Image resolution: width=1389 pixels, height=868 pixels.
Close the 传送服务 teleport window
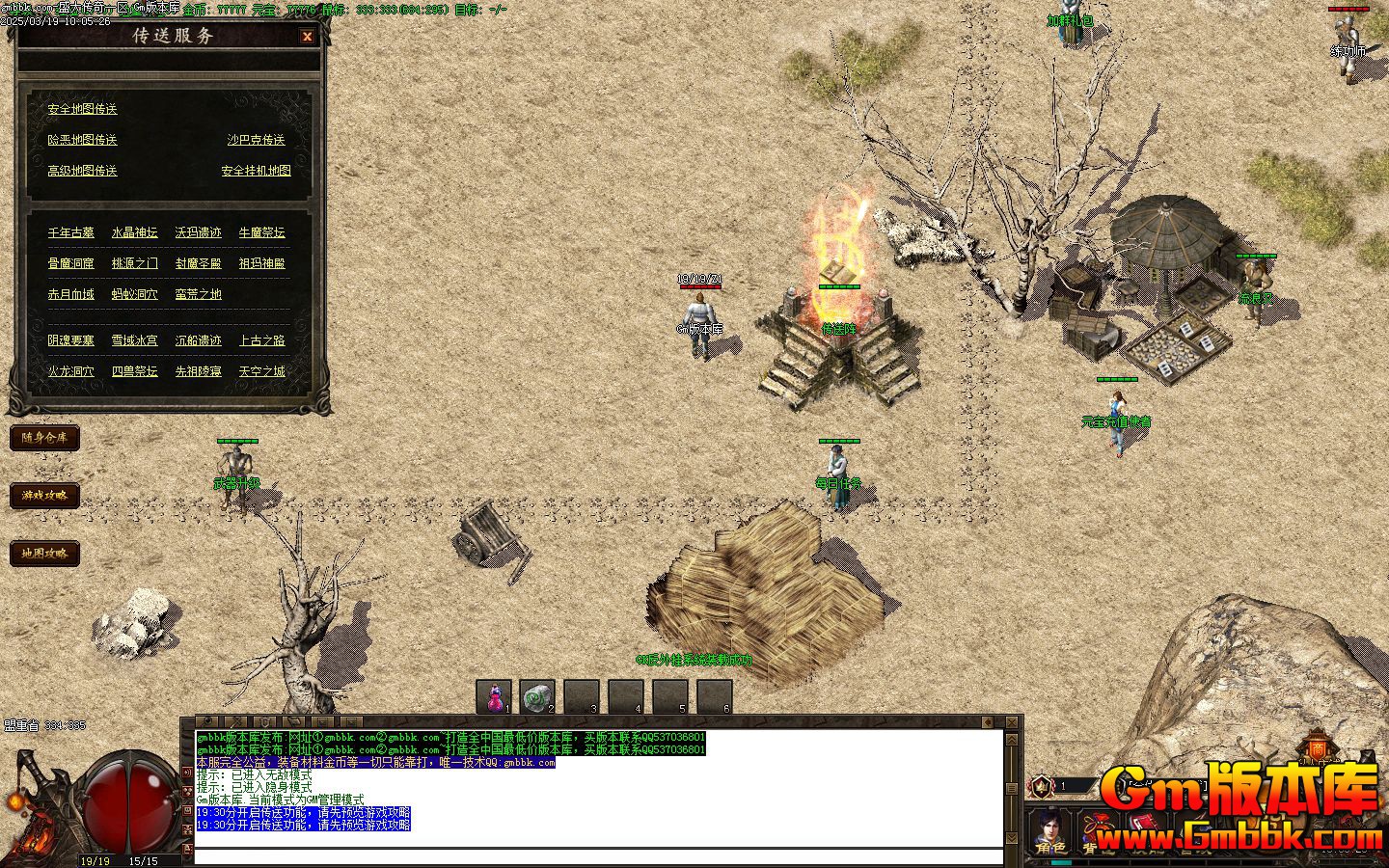(307, 37)
